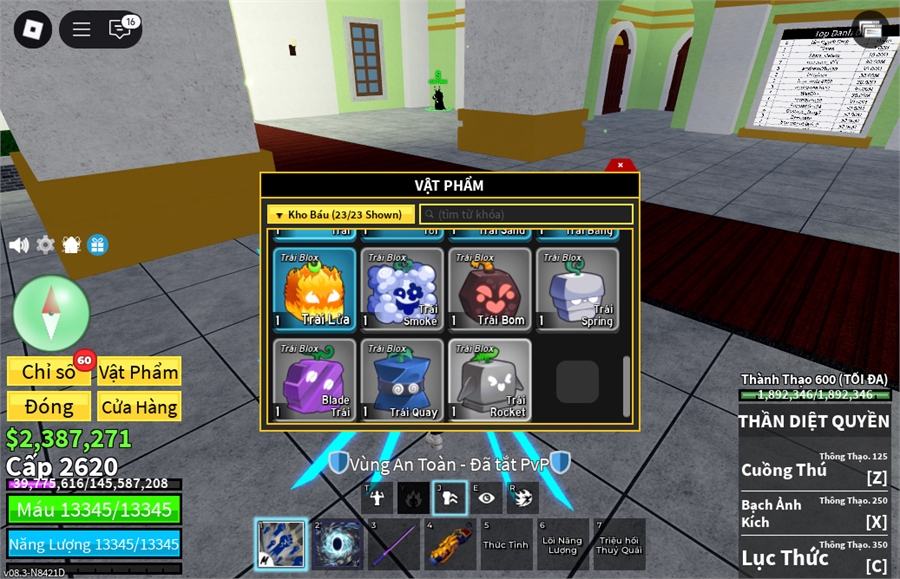Image resolution: width=900 pixels, height=579 pixels.
Task: Close the Vật Phẩm inventory window
Action: click(x=620, y=165)
